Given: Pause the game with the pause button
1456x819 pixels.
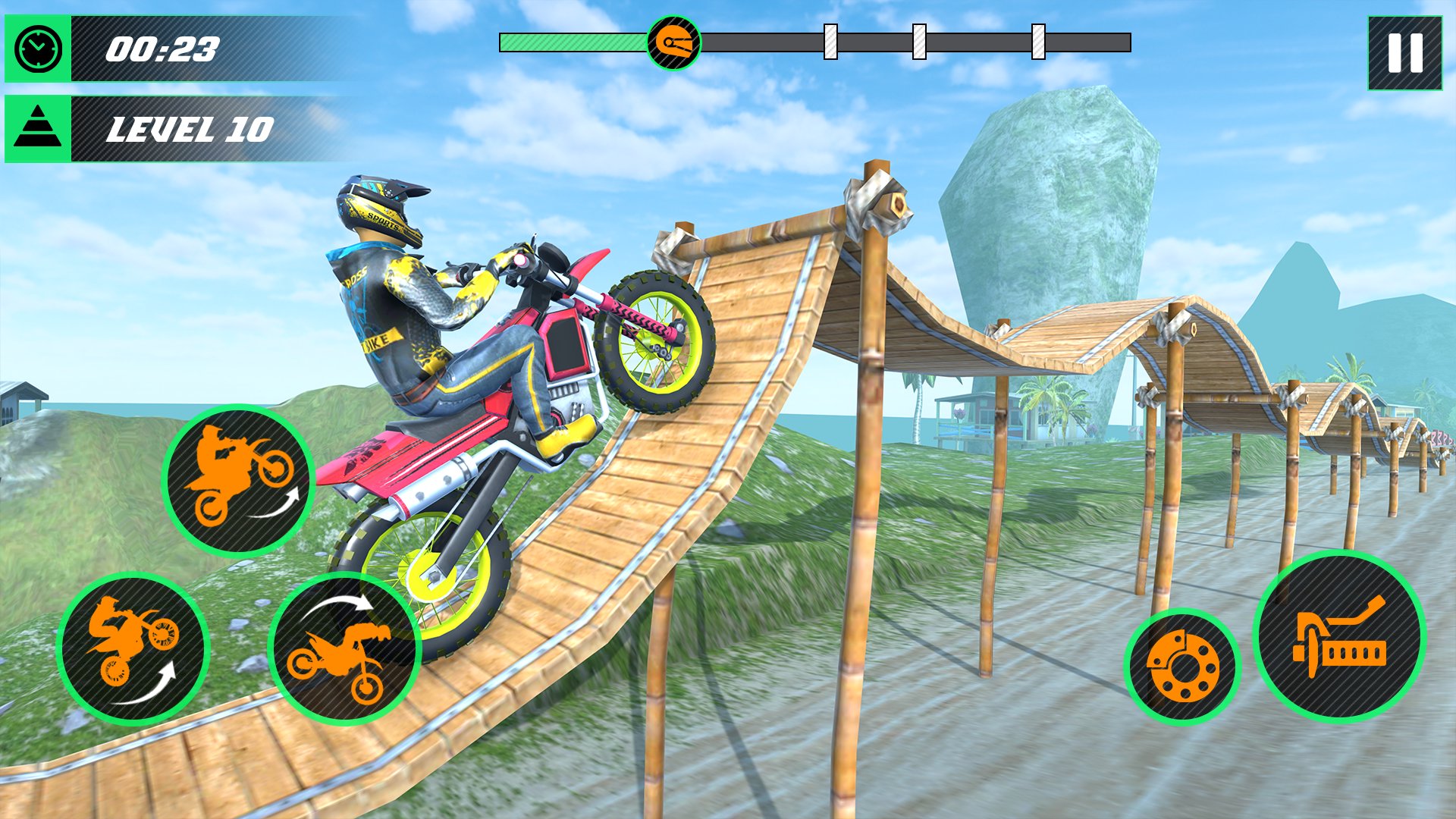Looking at the screenshot, I should pyautogui.click(x=1404, y=53).
